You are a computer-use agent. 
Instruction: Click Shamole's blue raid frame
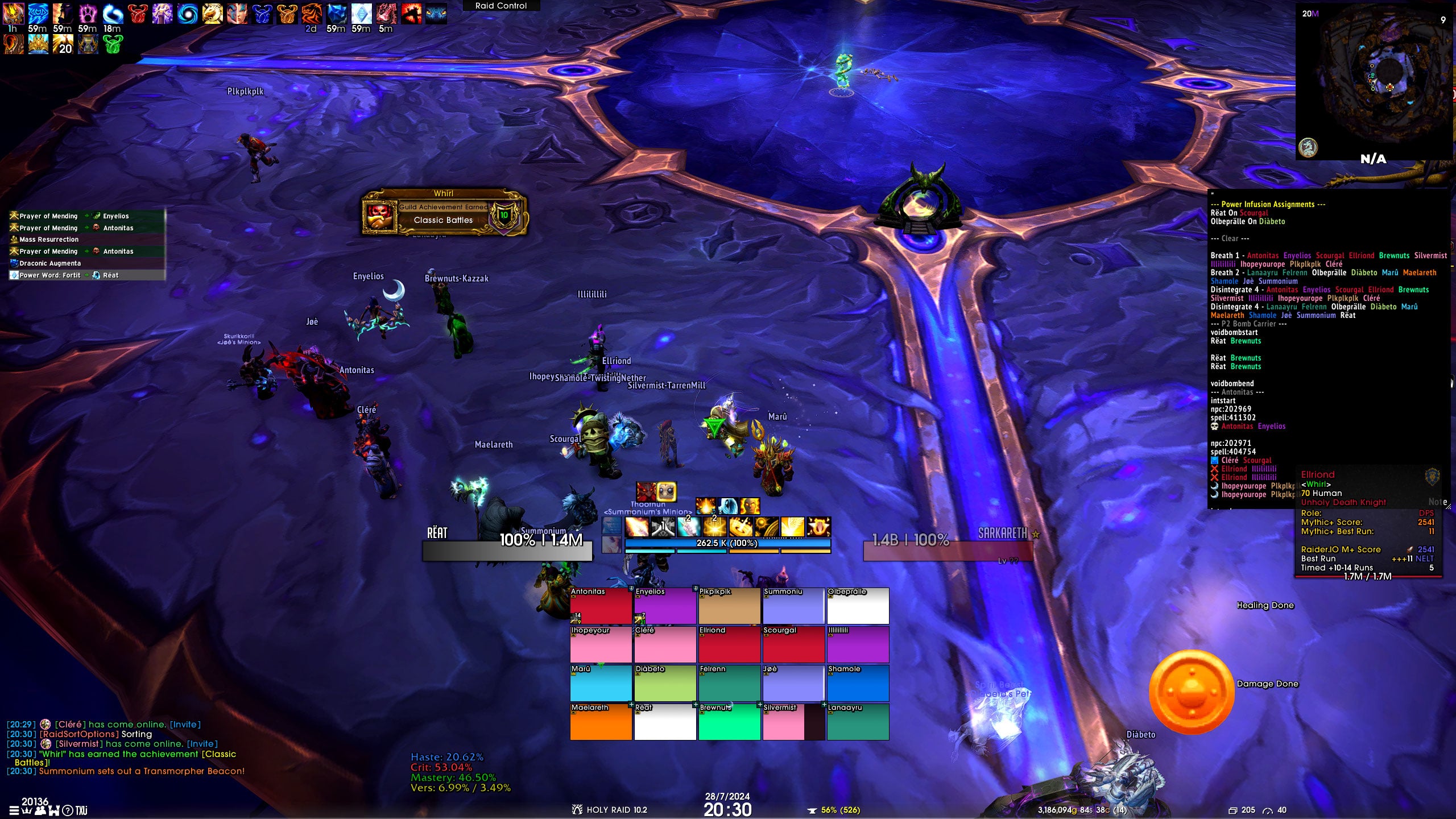click(x=858, y=683)
